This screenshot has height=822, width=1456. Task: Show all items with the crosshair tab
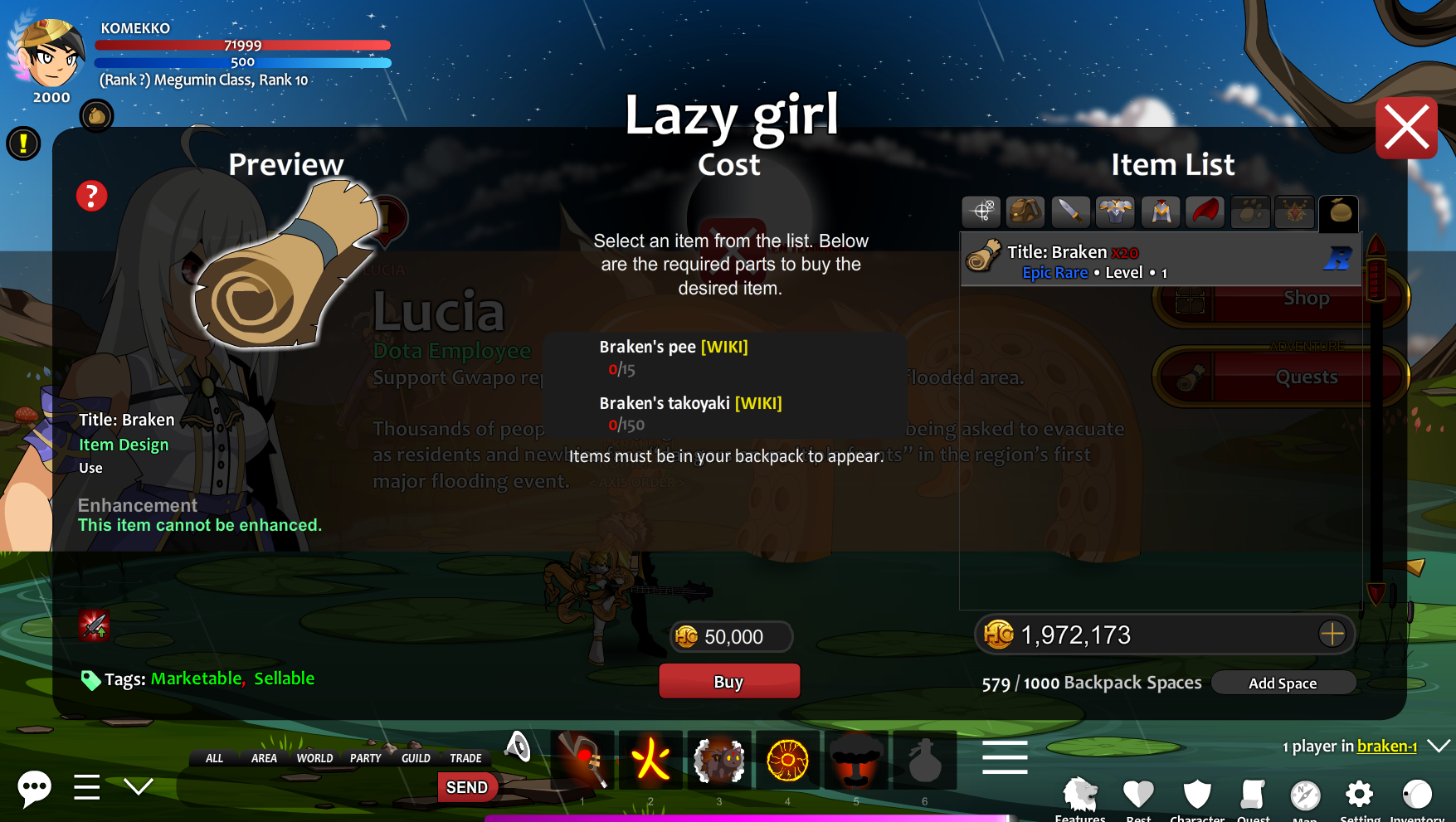[x=981, y=212]
